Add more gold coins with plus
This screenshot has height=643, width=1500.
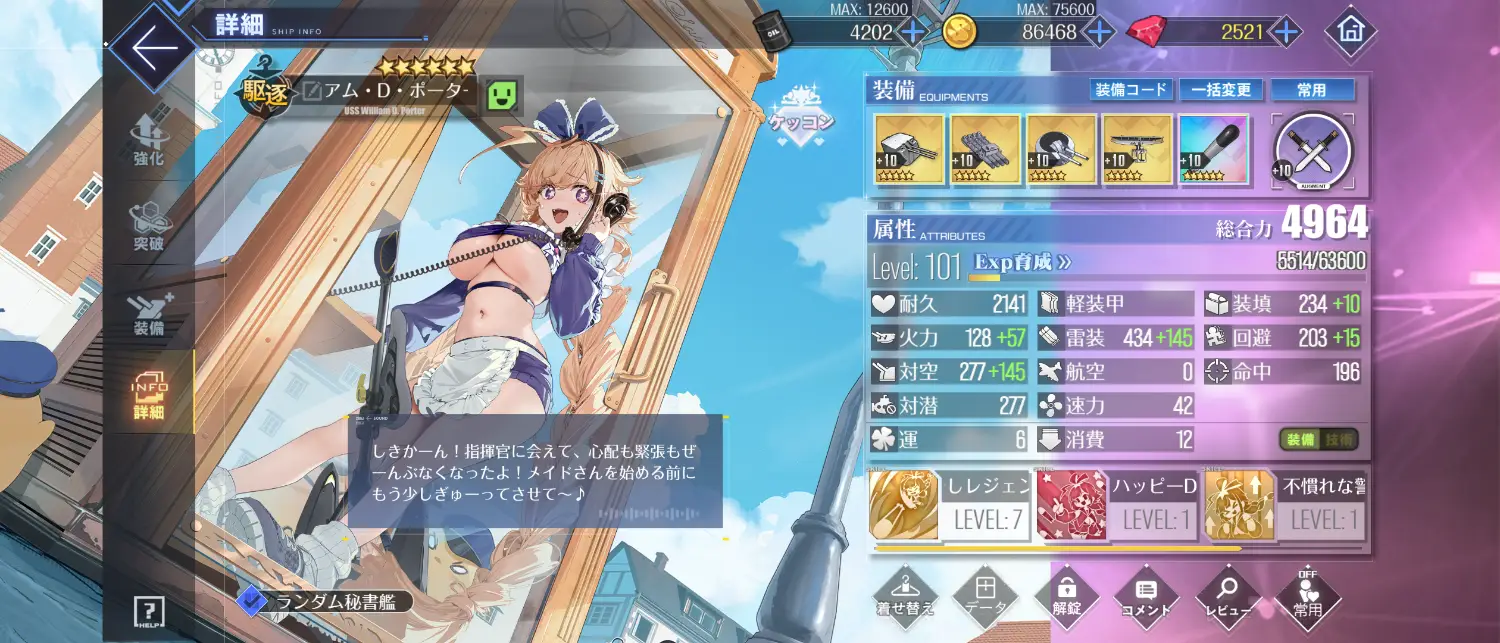(1098, 32)
